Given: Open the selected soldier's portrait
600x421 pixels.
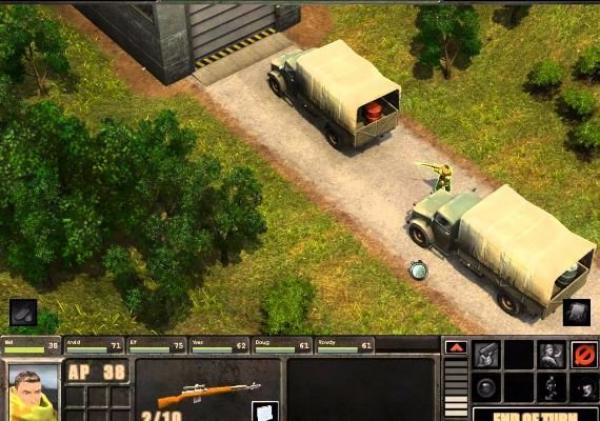Looking at the screenshot, I should click(33, 393).
